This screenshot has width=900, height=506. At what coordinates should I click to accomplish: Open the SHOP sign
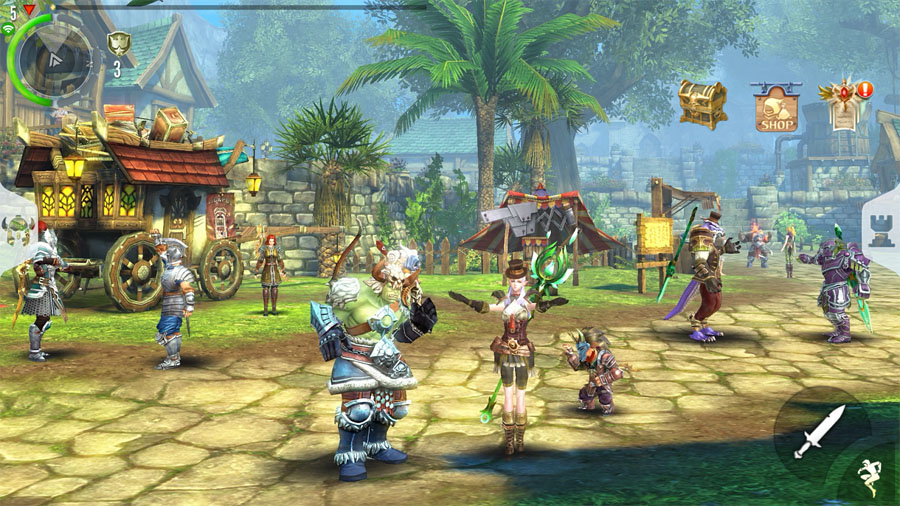[x=776, y=109]
